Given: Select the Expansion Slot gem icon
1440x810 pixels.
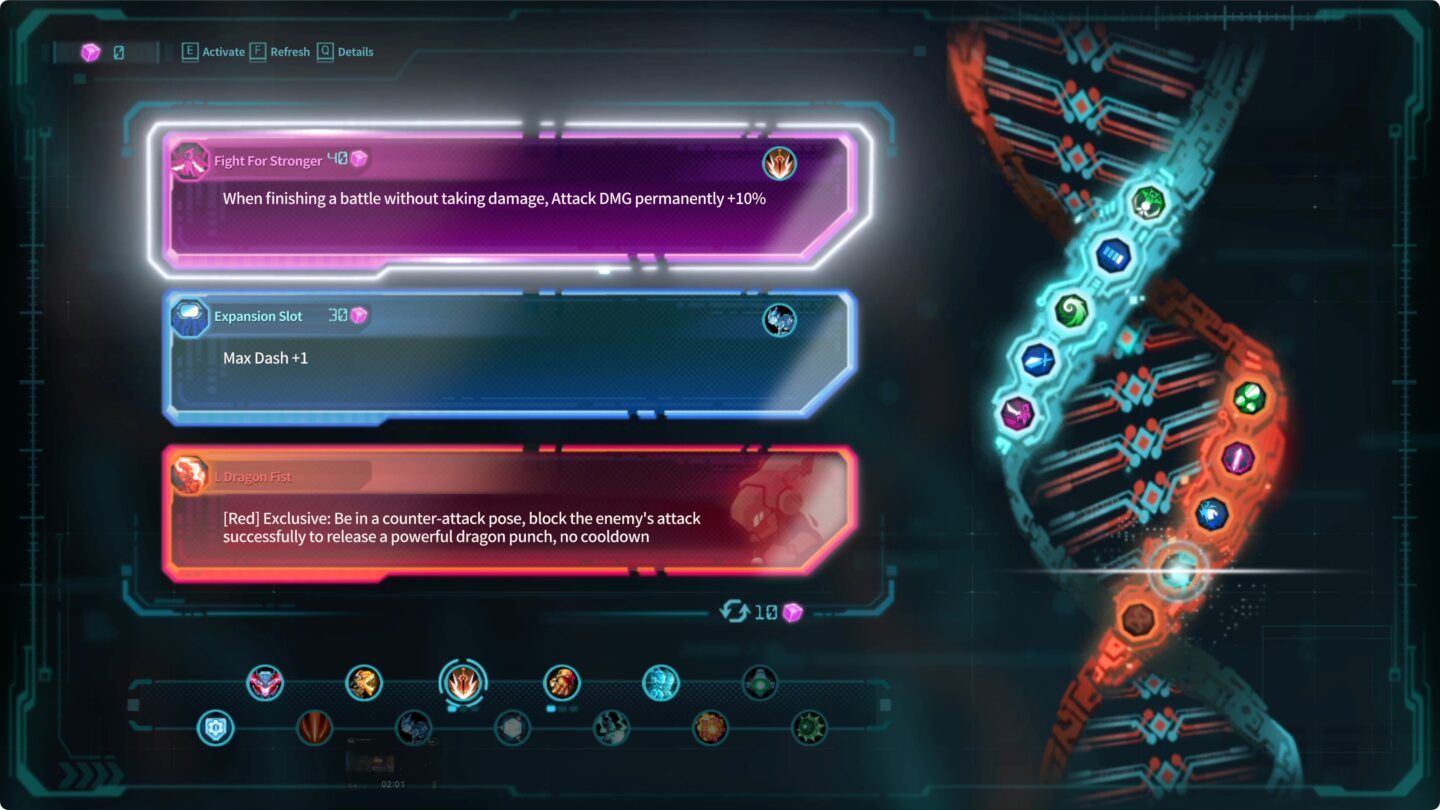Looking at the screenshot, I should [x=189, y=317].
